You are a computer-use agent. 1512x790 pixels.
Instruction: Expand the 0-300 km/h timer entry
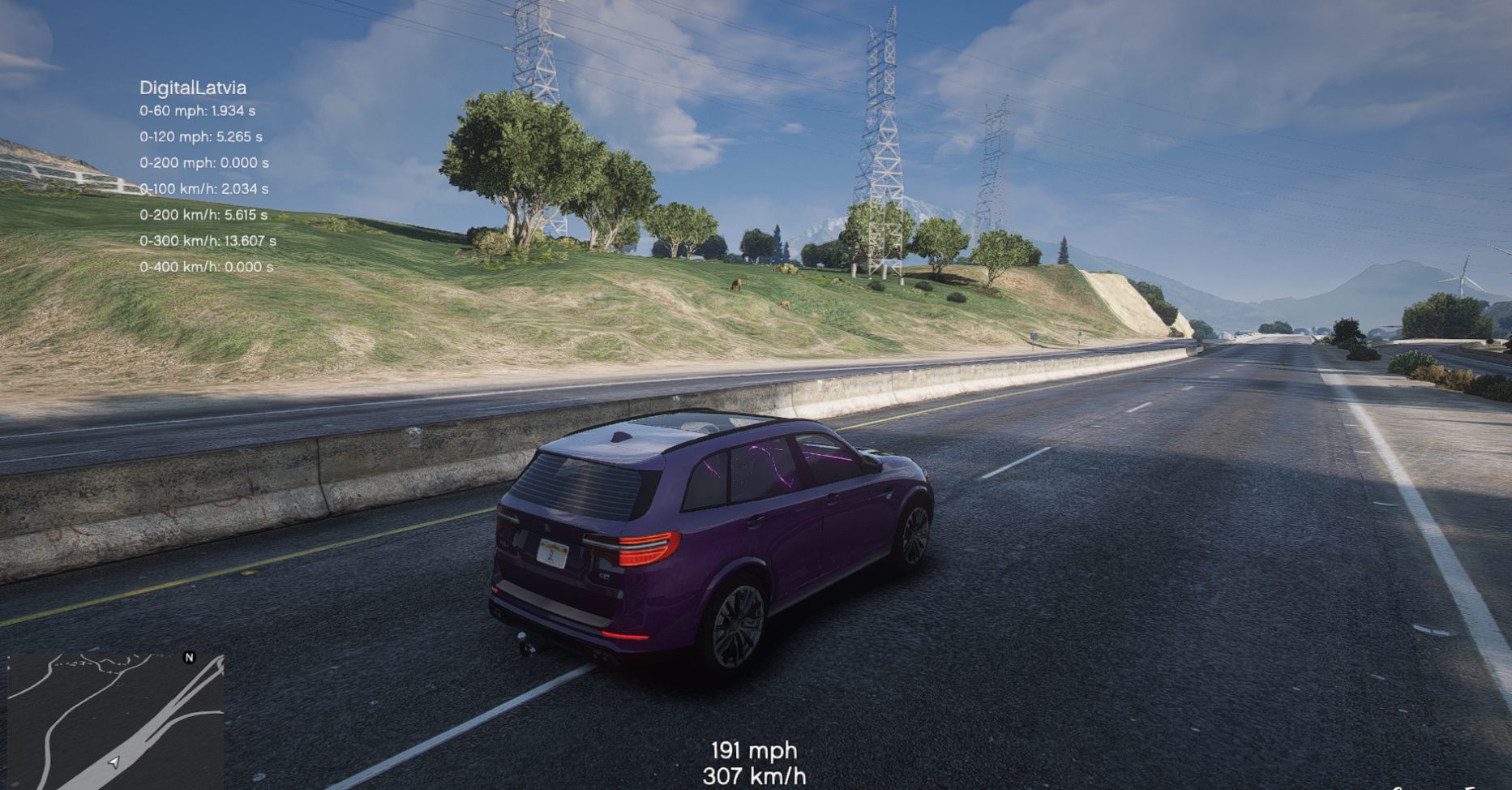pos(209,240)
